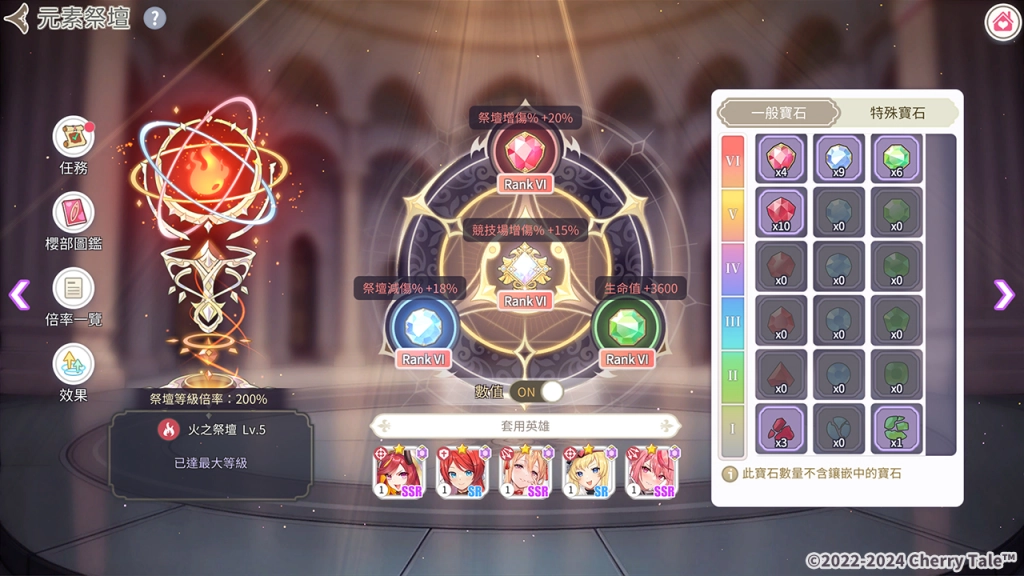Go to the next altar

pos(1004,293)
